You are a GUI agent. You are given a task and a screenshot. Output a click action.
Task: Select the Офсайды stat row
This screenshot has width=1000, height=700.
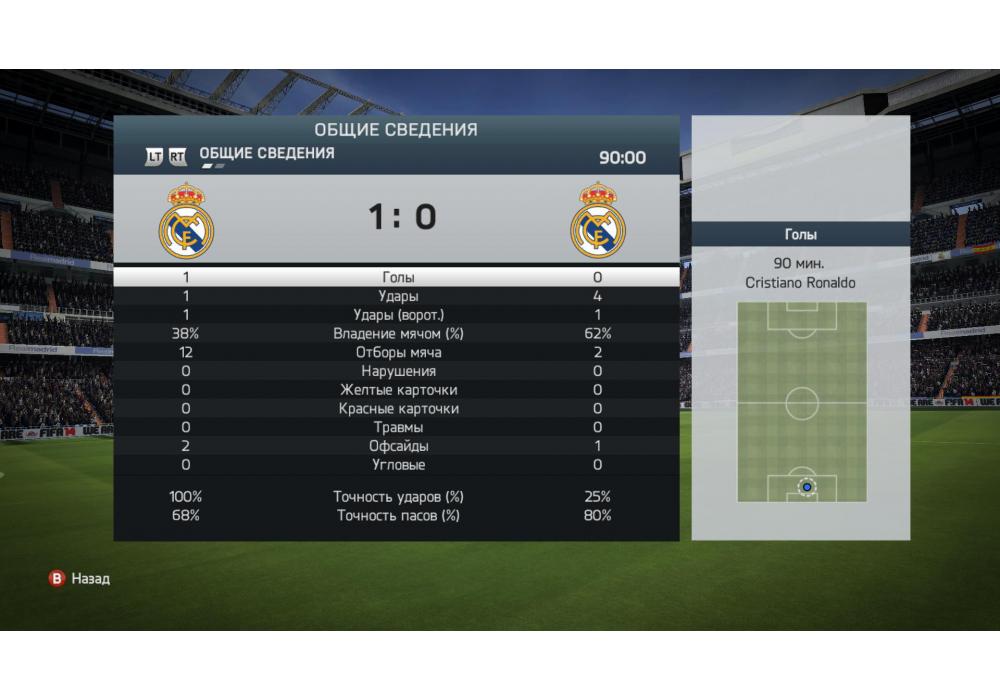398,446
